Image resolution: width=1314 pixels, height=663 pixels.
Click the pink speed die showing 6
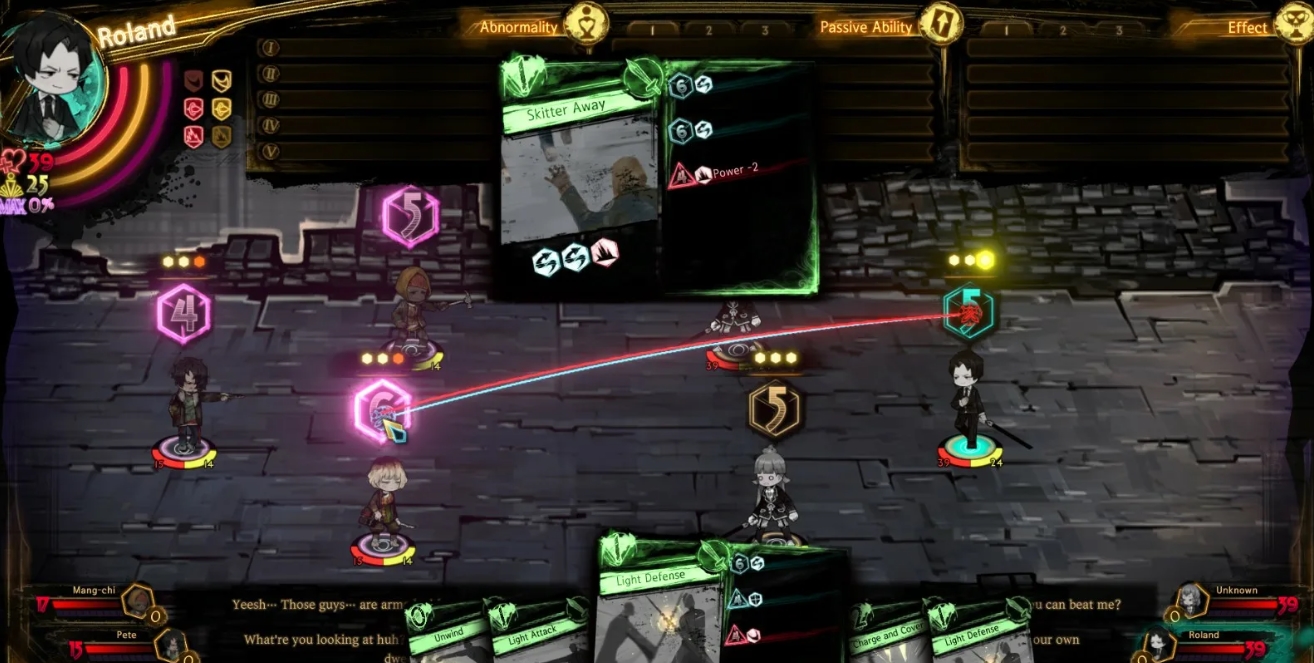click(x=383, y=410)
